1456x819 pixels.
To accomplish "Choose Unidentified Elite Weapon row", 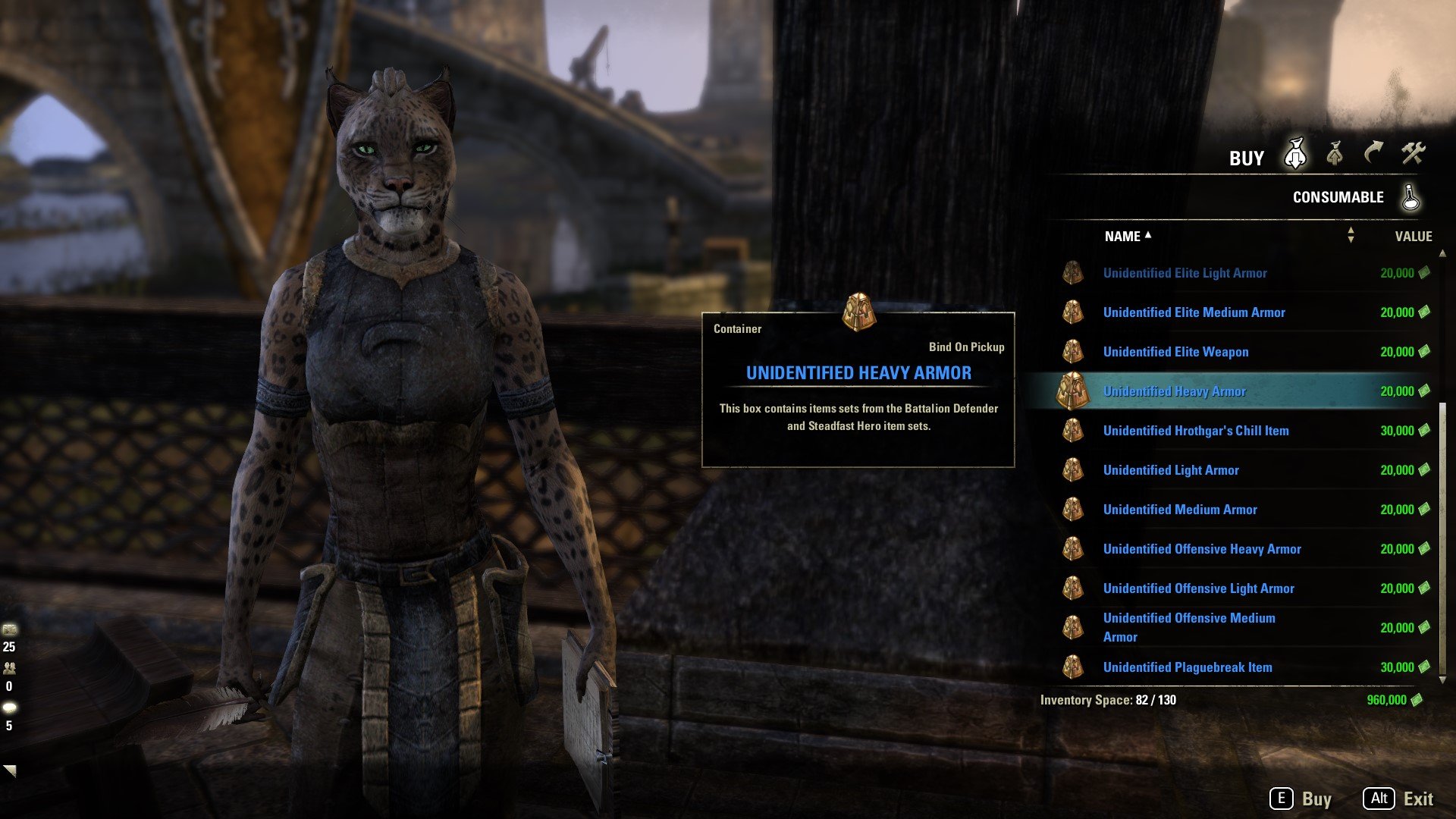I will pyautogui.click(x=1175, y=352).
